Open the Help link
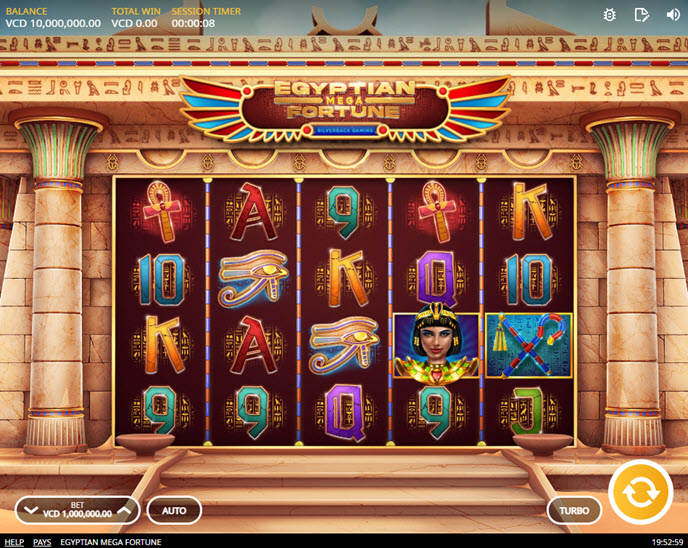 pyautogui.click(x=14, y=542)
